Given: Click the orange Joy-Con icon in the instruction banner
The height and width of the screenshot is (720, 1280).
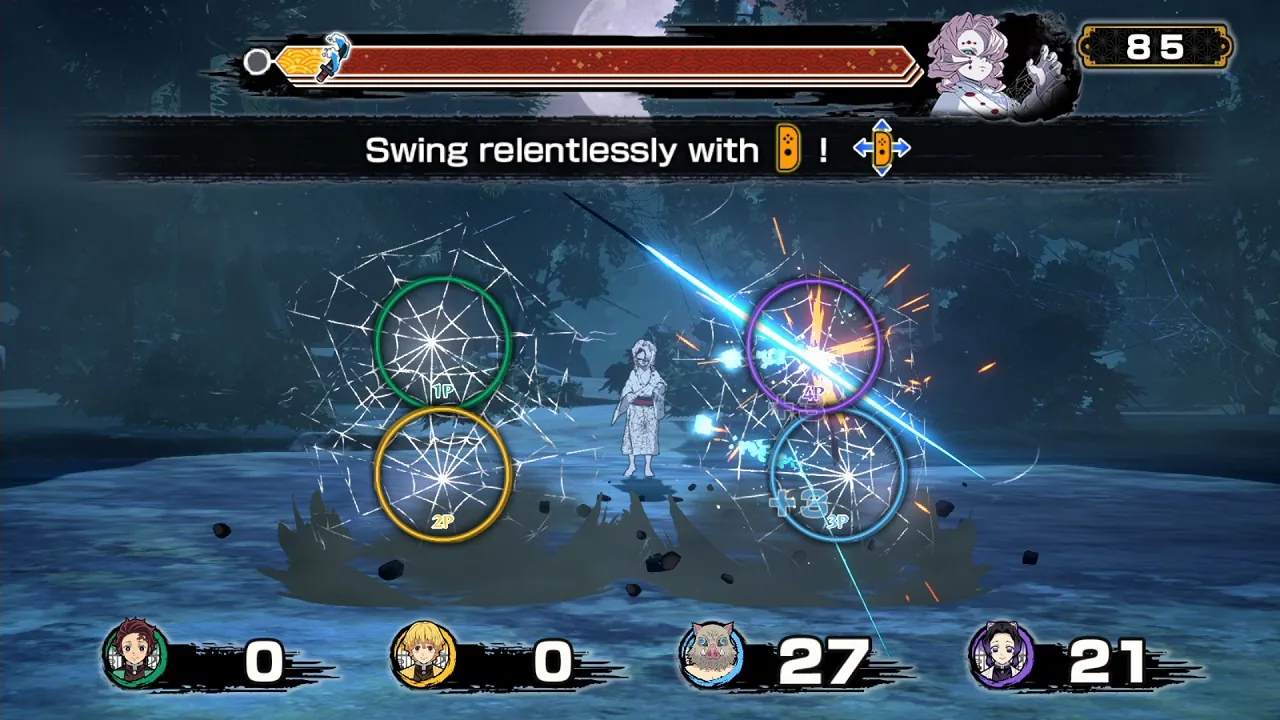Looking at the screenshot, I should tap(789, 148).
